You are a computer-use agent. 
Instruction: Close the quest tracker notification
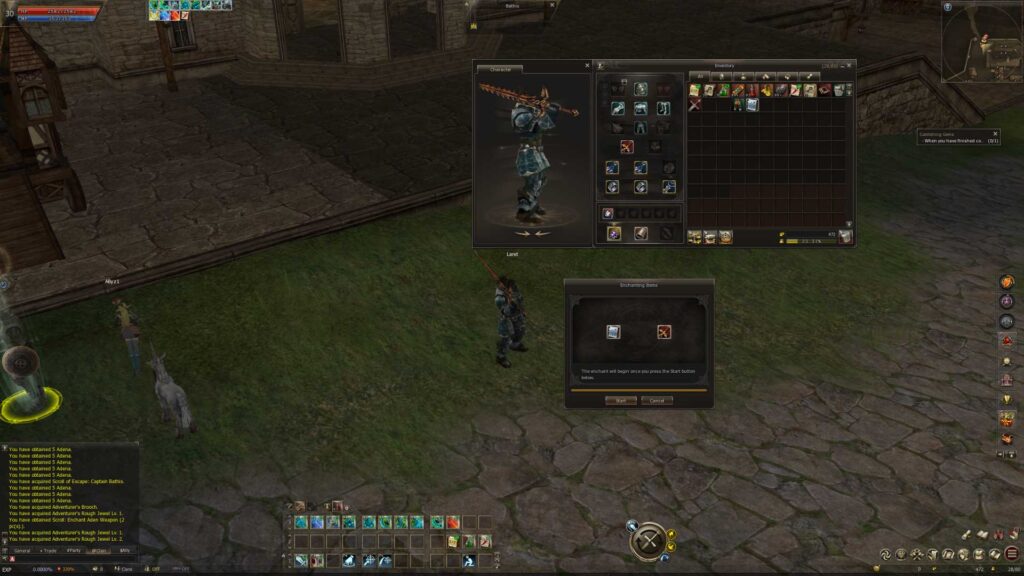[x=995, y=133]
